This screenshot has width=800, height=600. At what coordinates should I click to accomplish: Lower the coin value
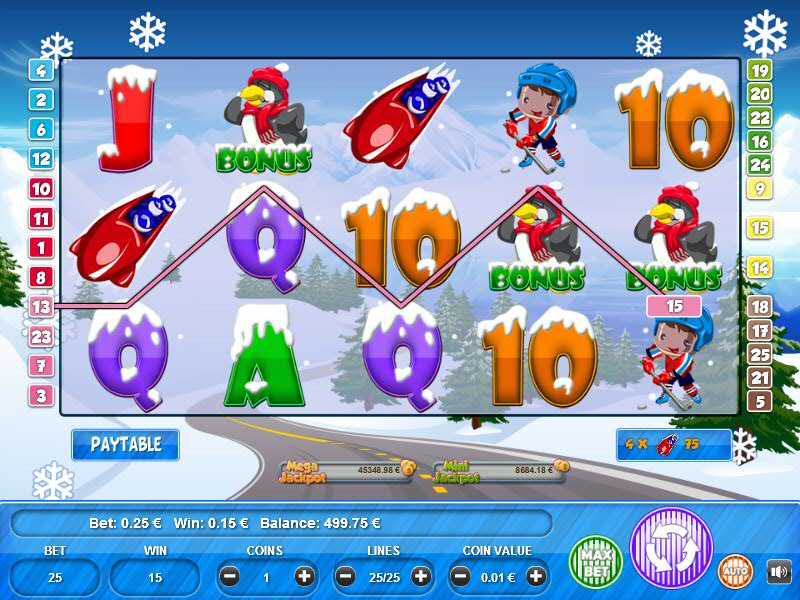click(x=461, y=576)
